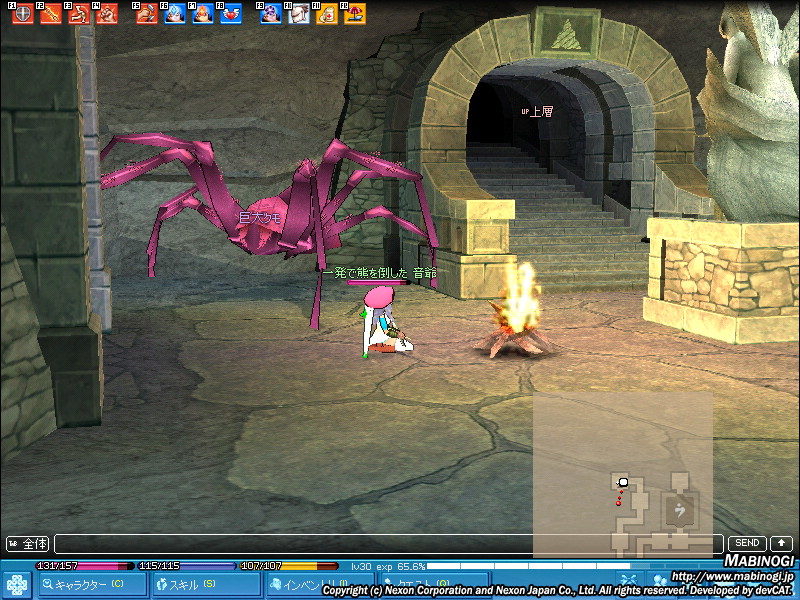Switch the 全体 chat channel selector
The width and height of the screenshot is (800, 600).
point(28,544)
